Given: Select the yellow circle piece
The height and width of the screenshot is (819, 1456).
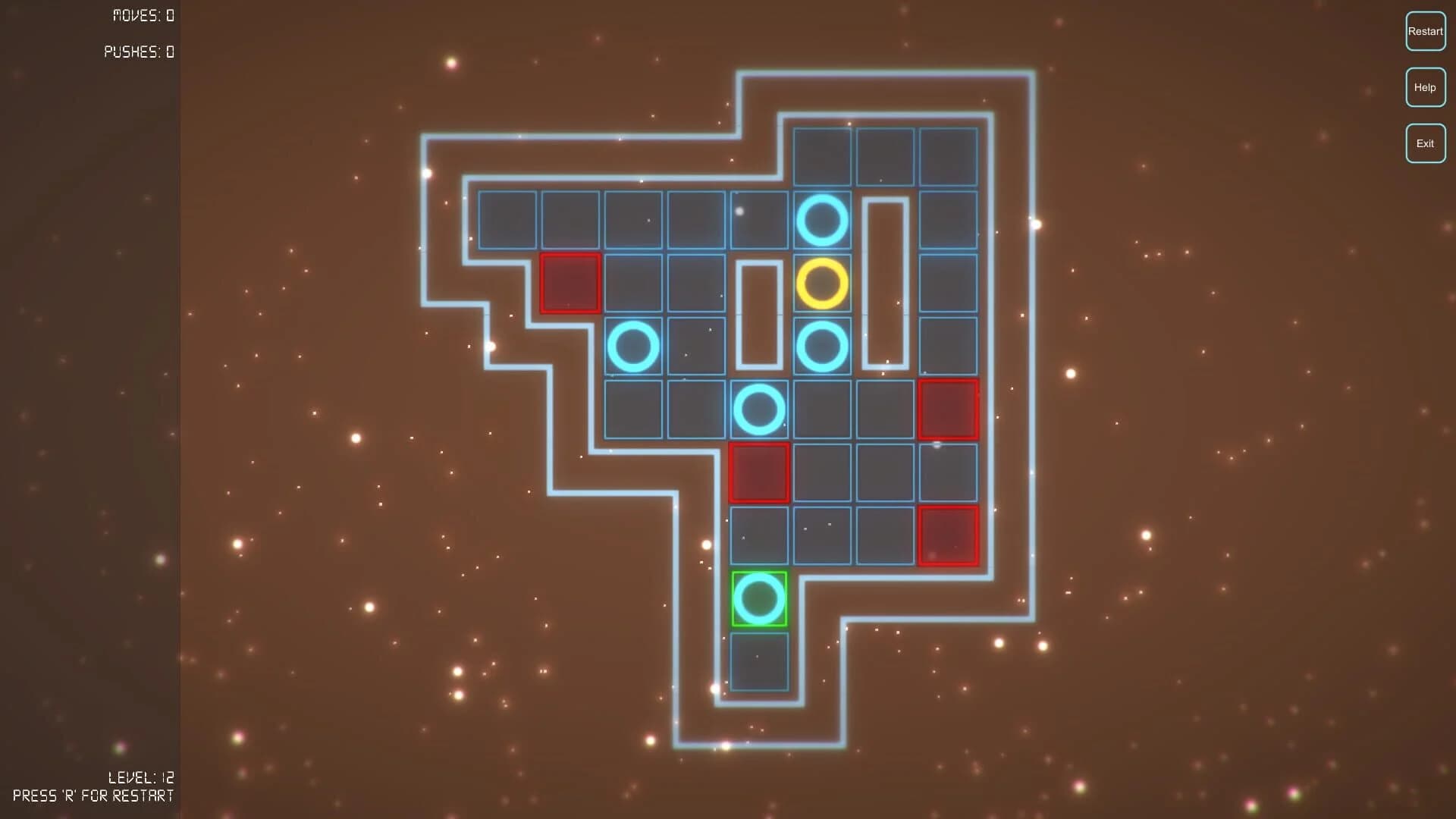Looking at the screenshot, I should (821, 284).
